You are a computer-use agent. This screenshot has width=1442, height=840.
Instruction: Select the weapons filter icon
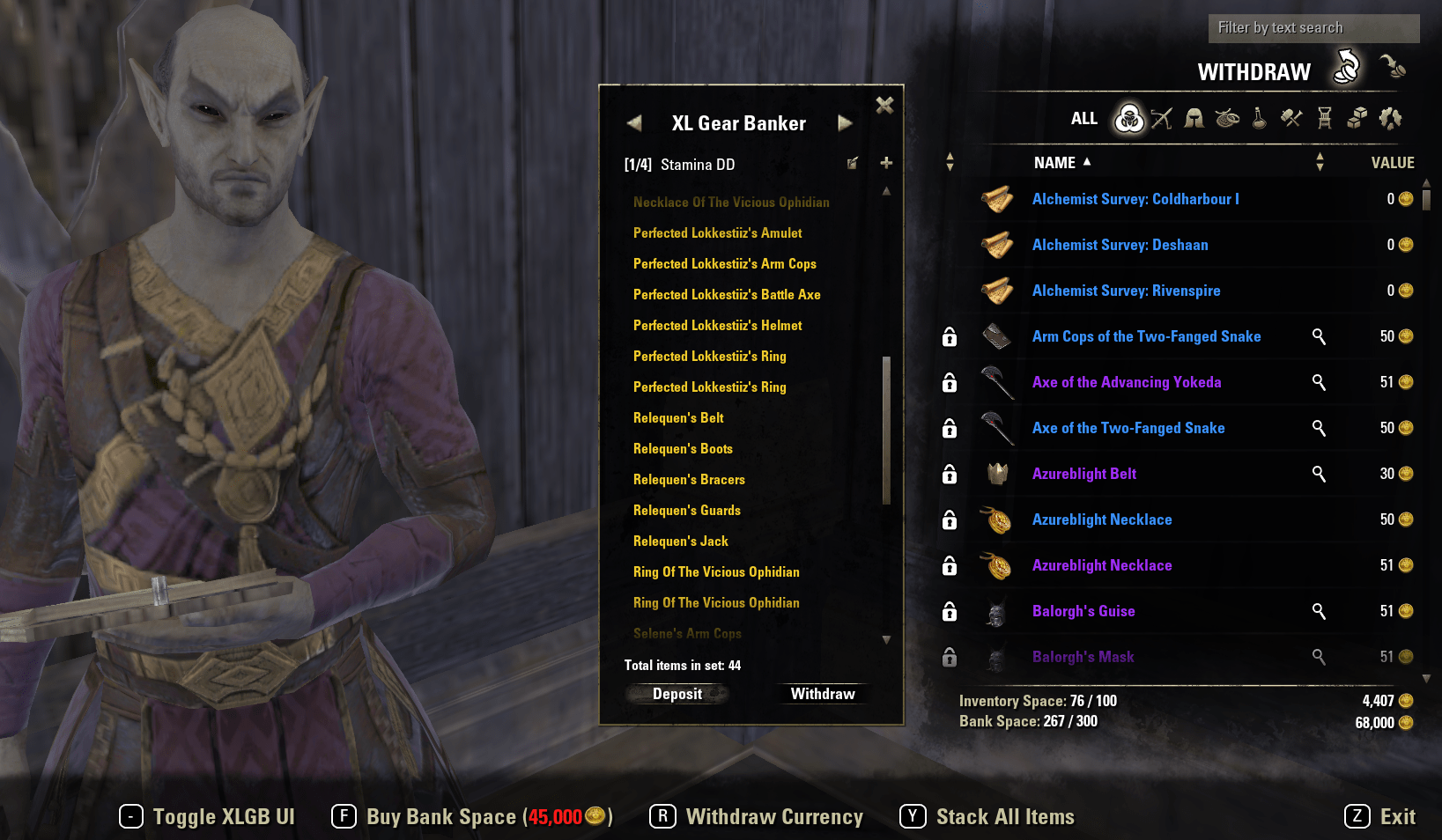point(1161,118)
